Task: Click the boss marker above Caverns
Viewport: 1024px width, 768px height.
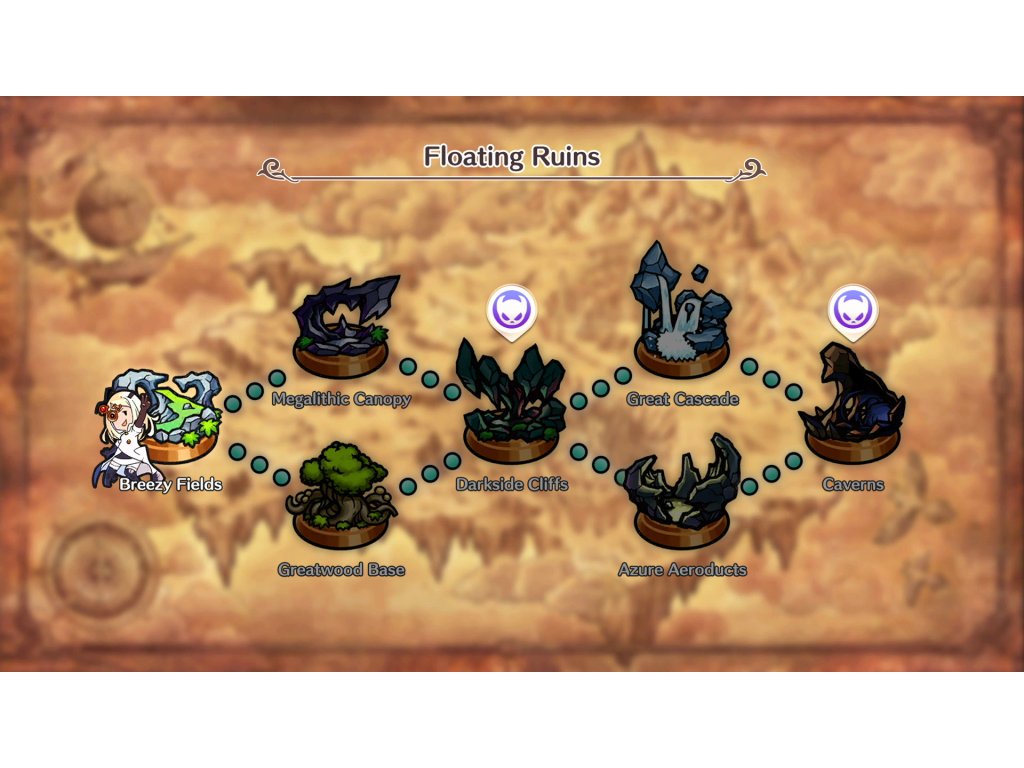Action: point(852,309)
